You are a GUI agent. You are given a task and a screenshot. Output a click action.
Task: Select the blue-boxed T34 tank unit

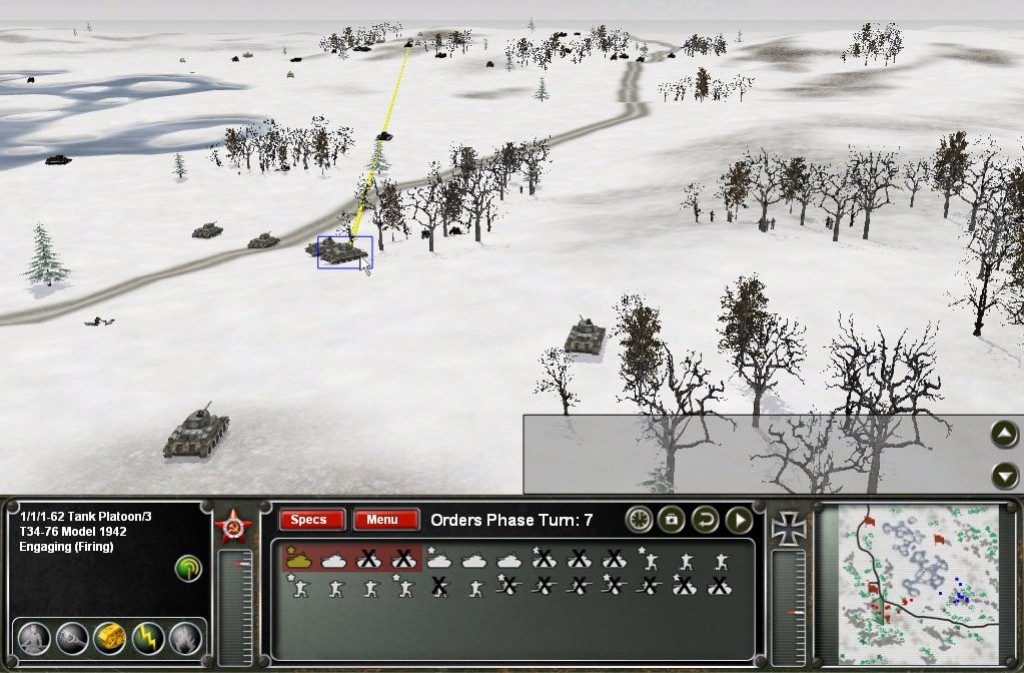coord(344,252)
